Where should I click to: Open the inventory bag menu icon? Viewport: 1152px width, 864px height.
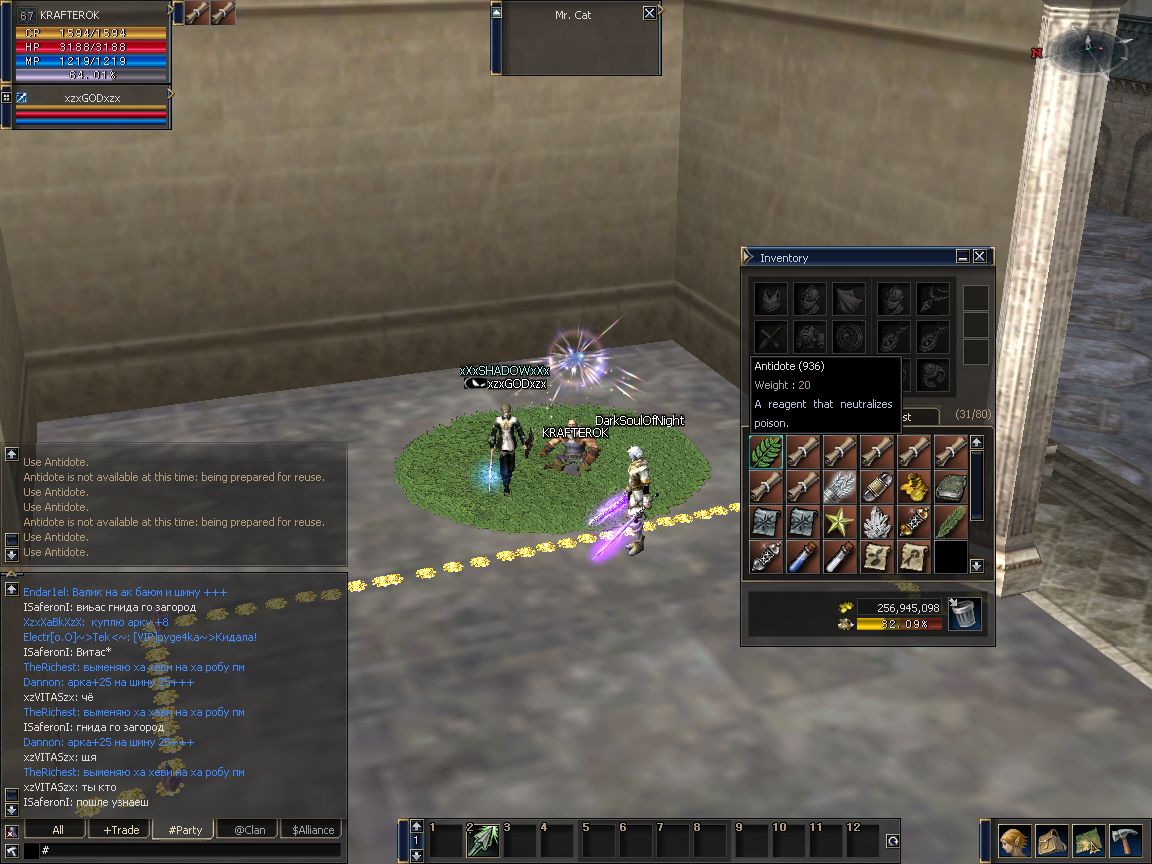[1052, 841]
